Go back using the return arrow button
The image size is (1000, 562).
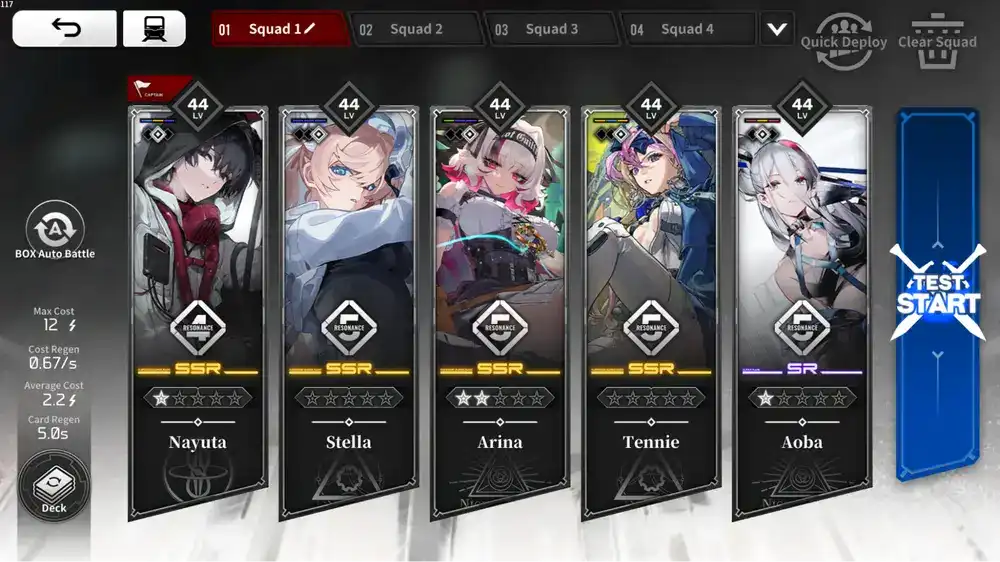coord(64,29)
